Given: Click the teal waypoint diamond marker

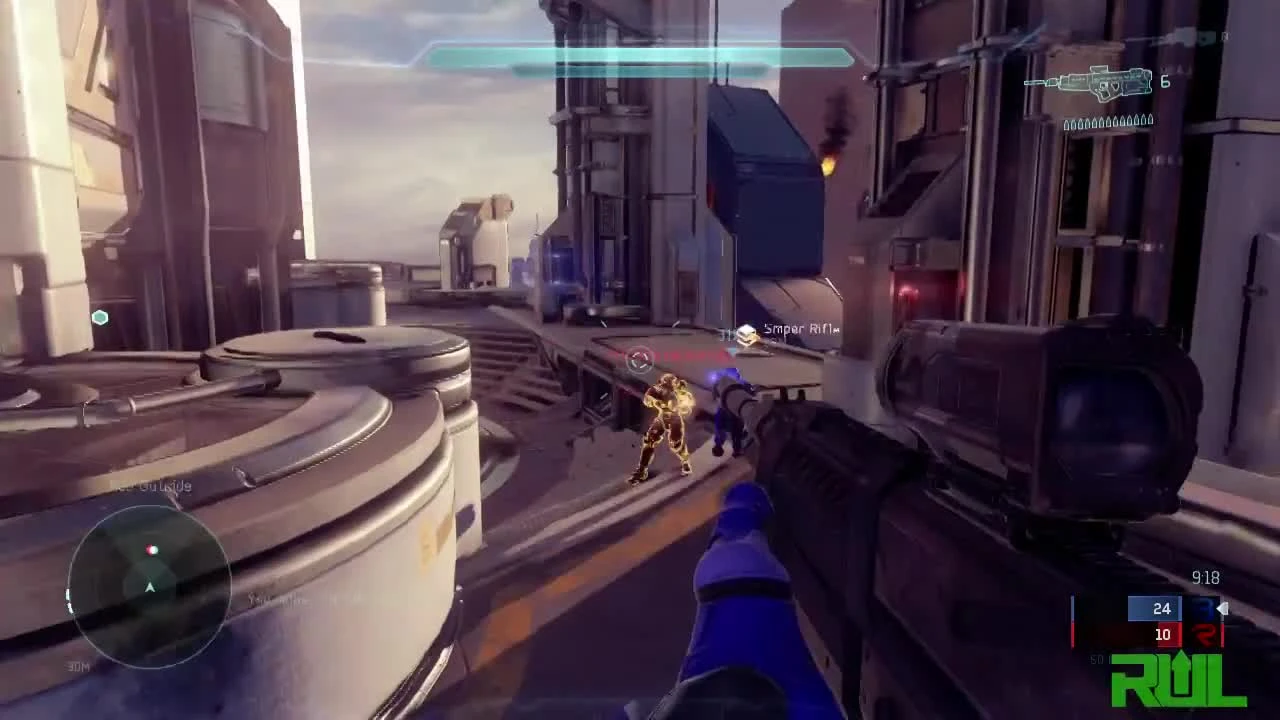Looking at the screenshot, I should 100,317.
